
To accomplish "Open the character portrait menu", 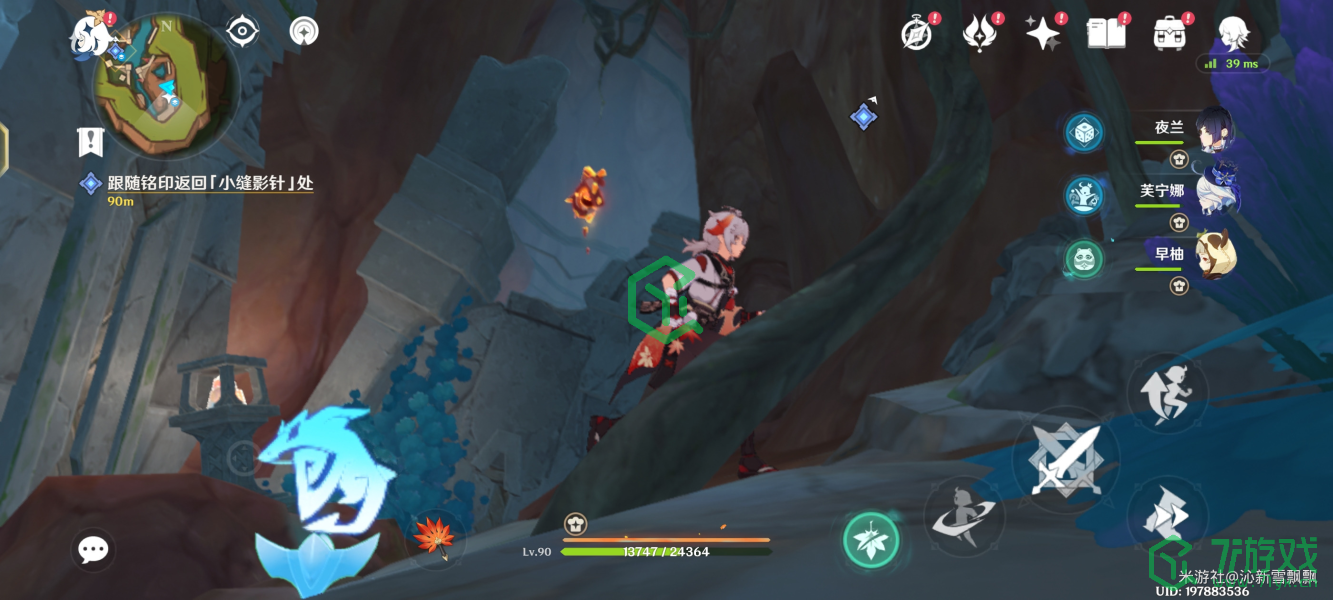I will point(1232,34).
